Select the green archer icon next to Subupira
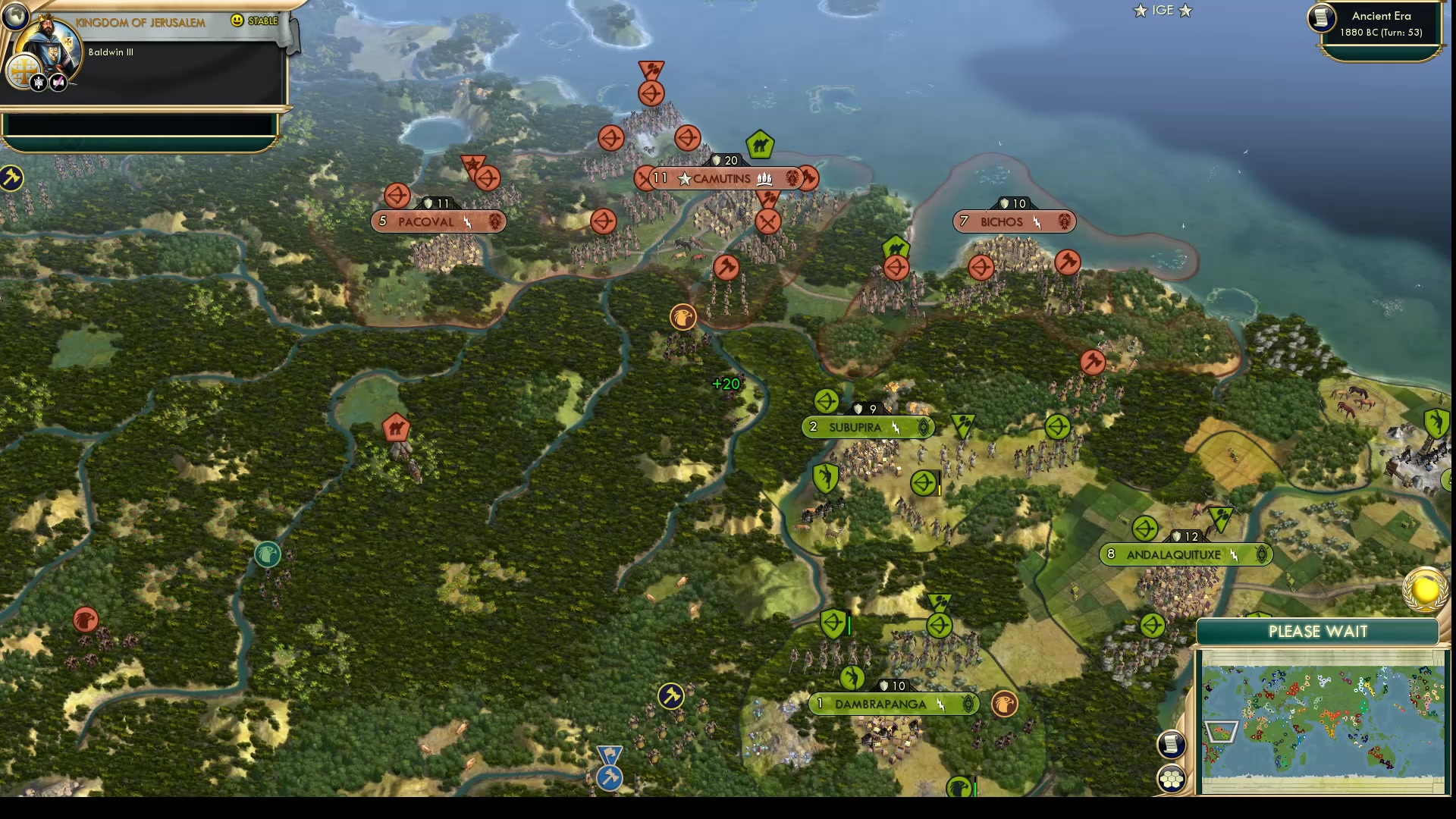Screen dimensions: 1456x819 826,400
